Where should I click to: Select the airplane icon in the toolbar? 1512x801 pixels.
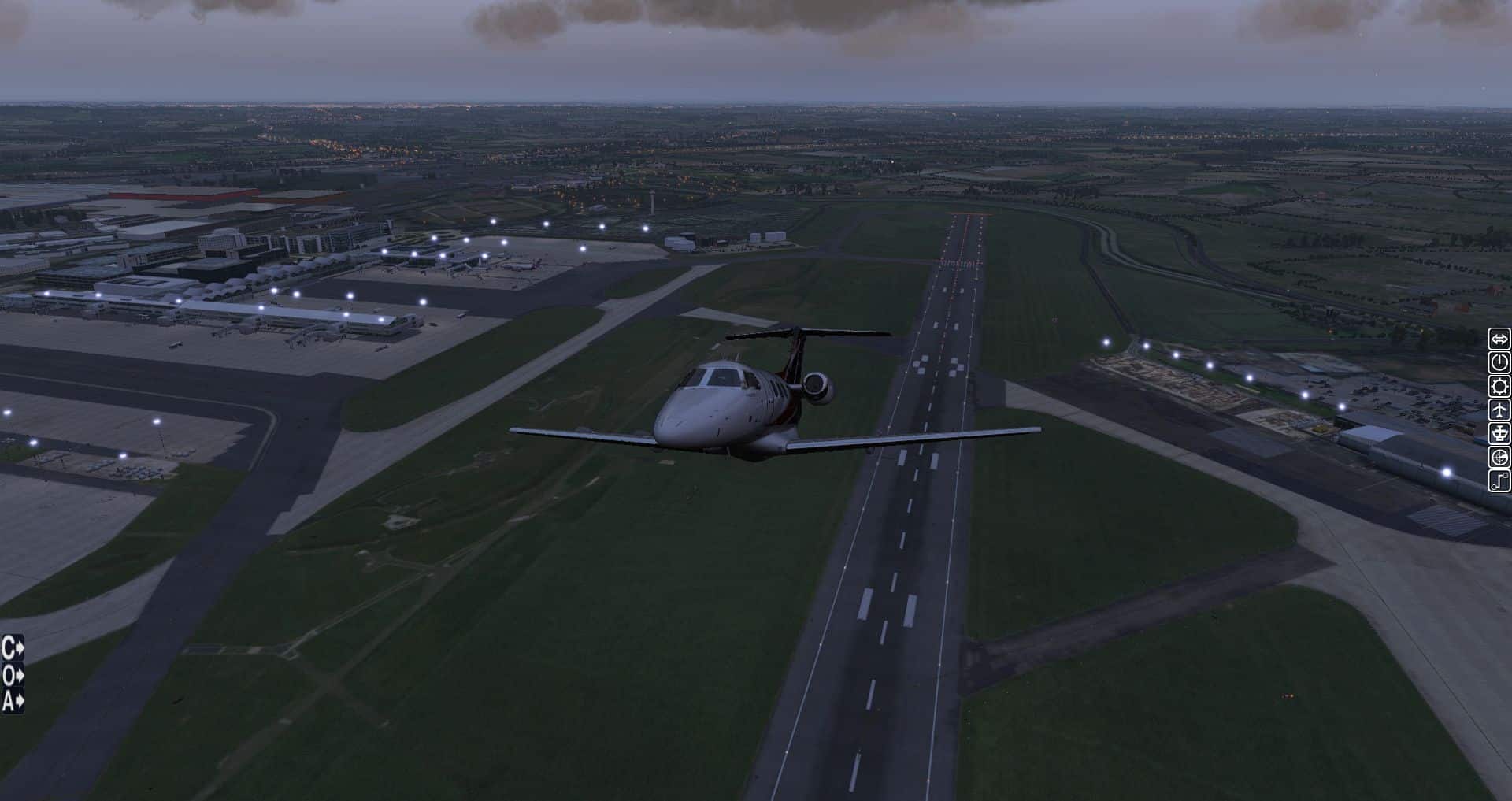pos(1499,410)
